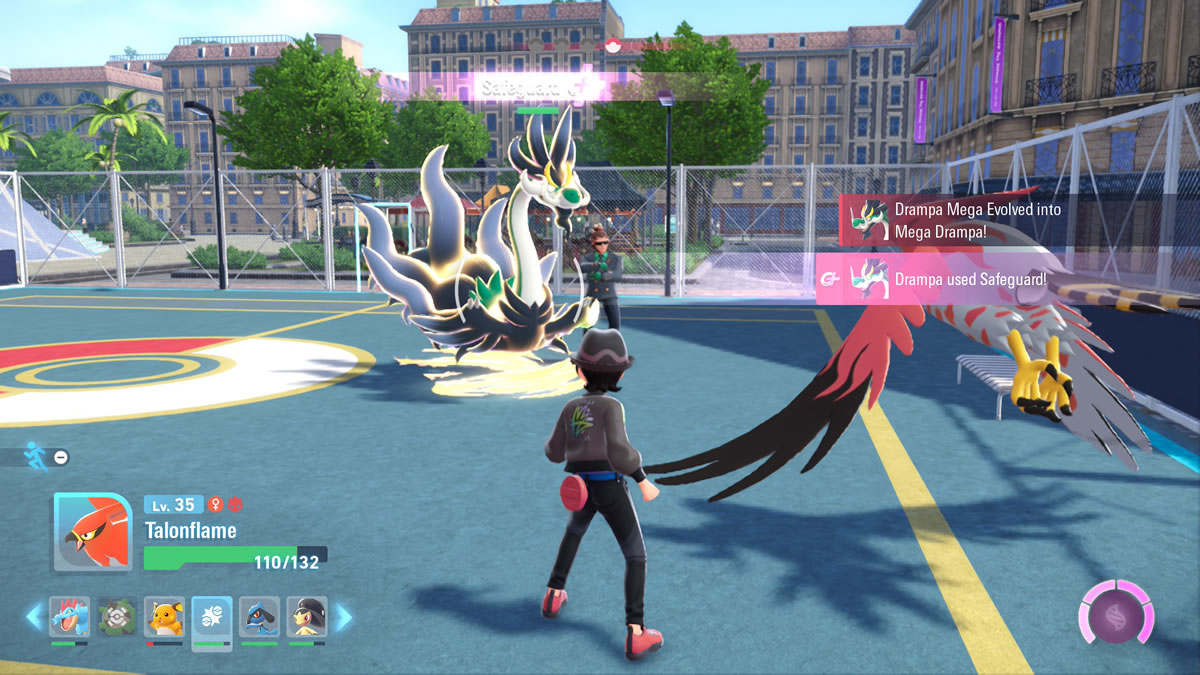Open Talonflame's portrait panel
1200x675 pixels.
(x=92, y=532)
